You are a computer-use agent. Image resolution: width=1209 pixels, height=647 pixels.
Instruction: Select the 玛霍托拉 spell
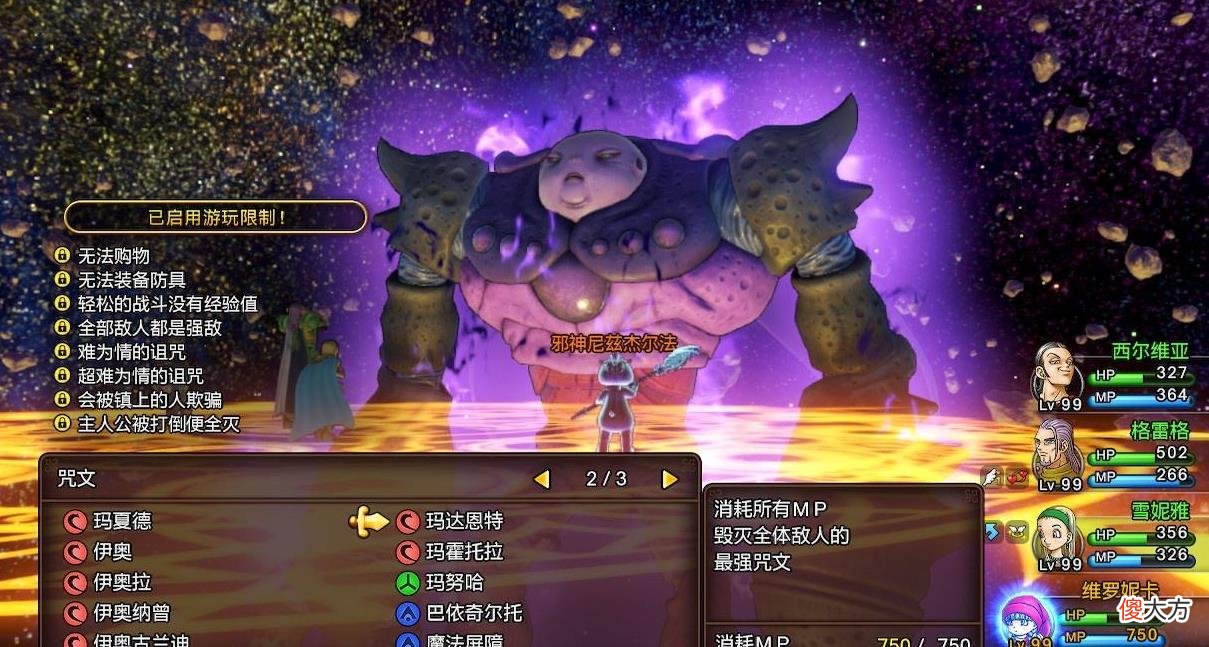point(464,552)
